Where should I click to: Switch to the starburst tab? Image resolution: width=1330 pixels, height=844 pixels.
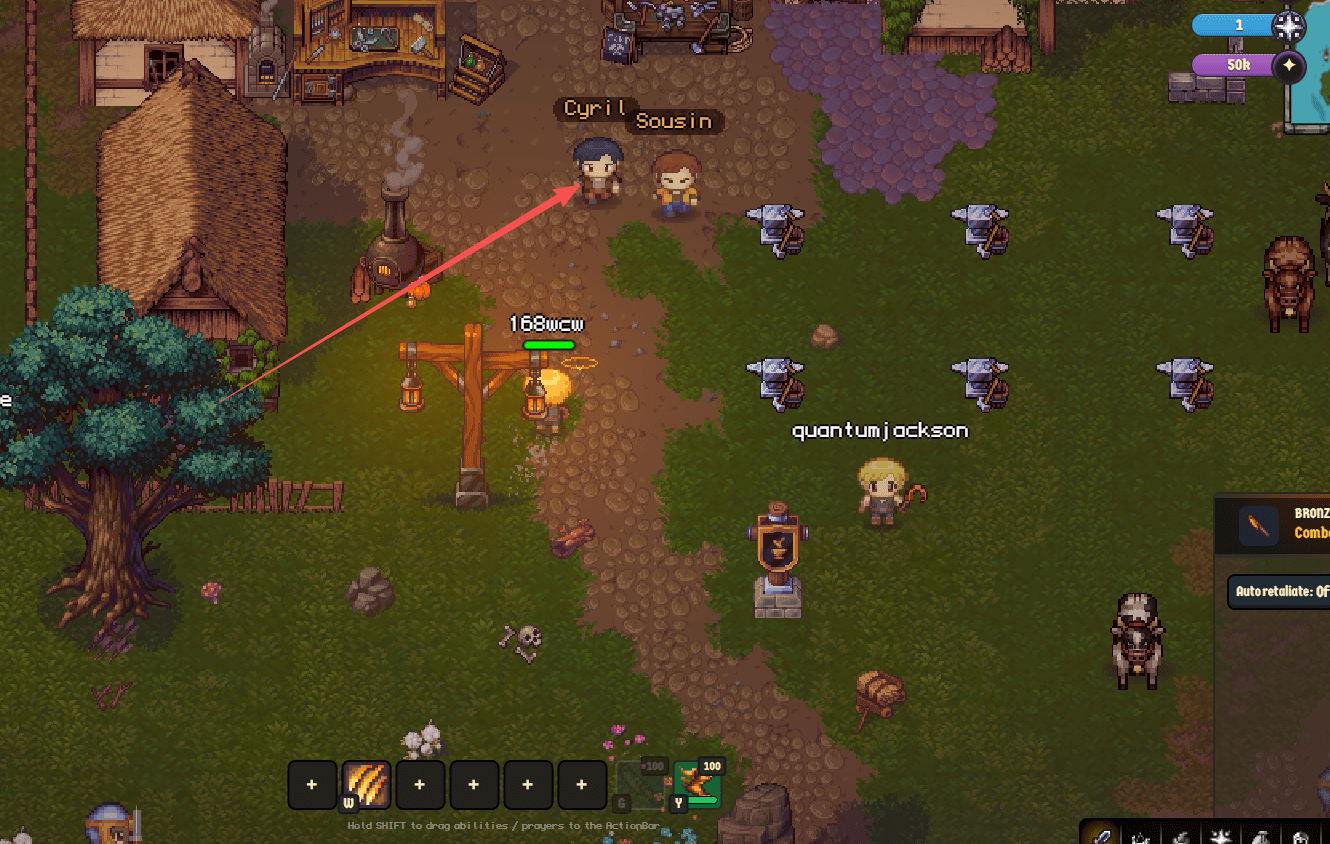pyautogui.click(x=1220, y=836)
